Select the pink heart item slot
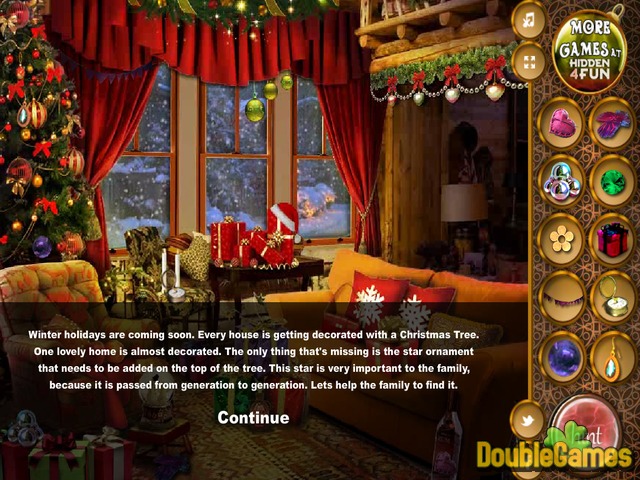 (x=561, y=123)
